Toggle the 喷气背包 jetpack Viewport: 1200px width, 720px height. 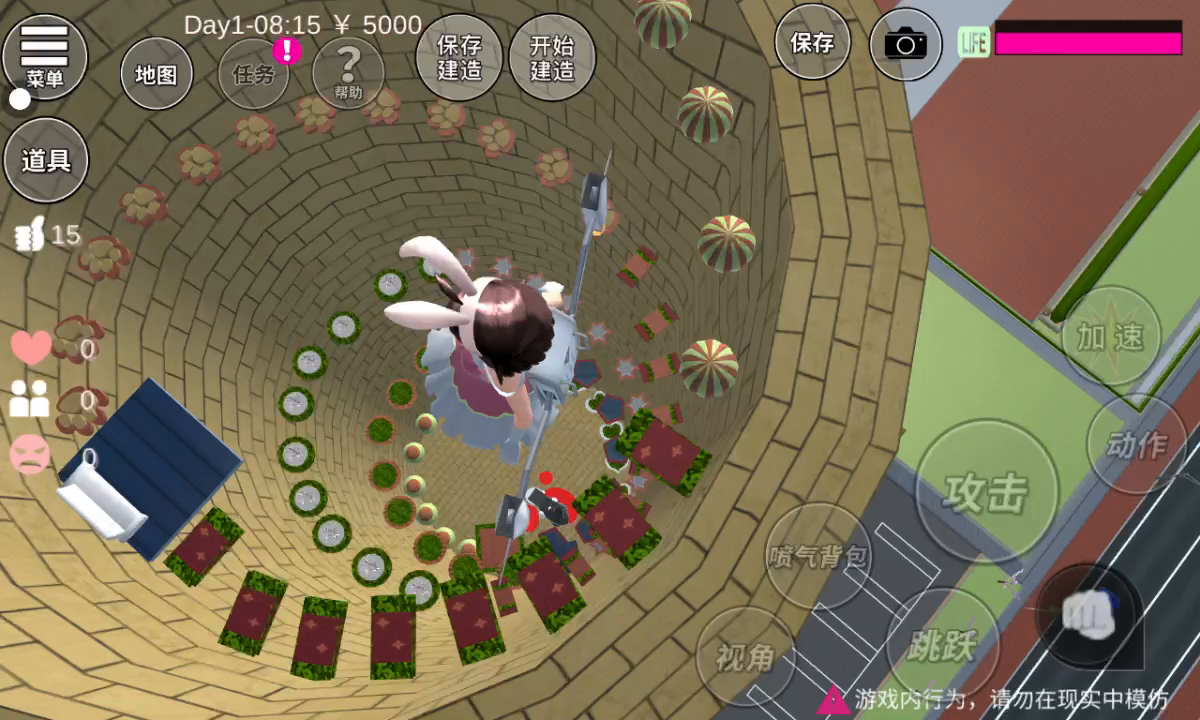[819, 557]
